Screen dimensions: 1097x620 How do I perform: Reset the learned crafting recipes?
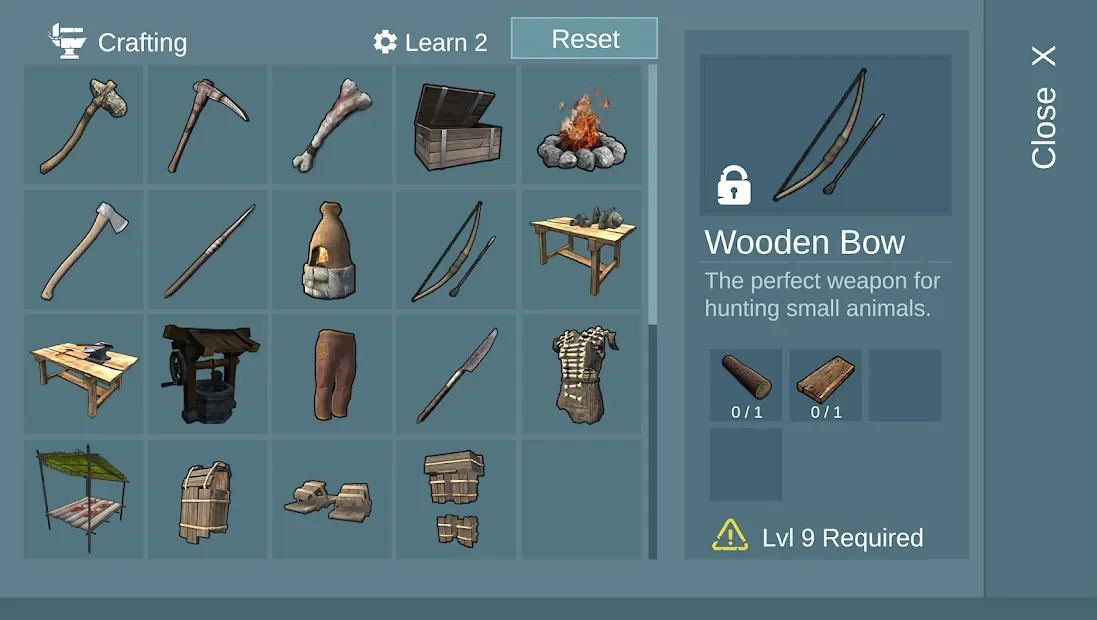584,39
